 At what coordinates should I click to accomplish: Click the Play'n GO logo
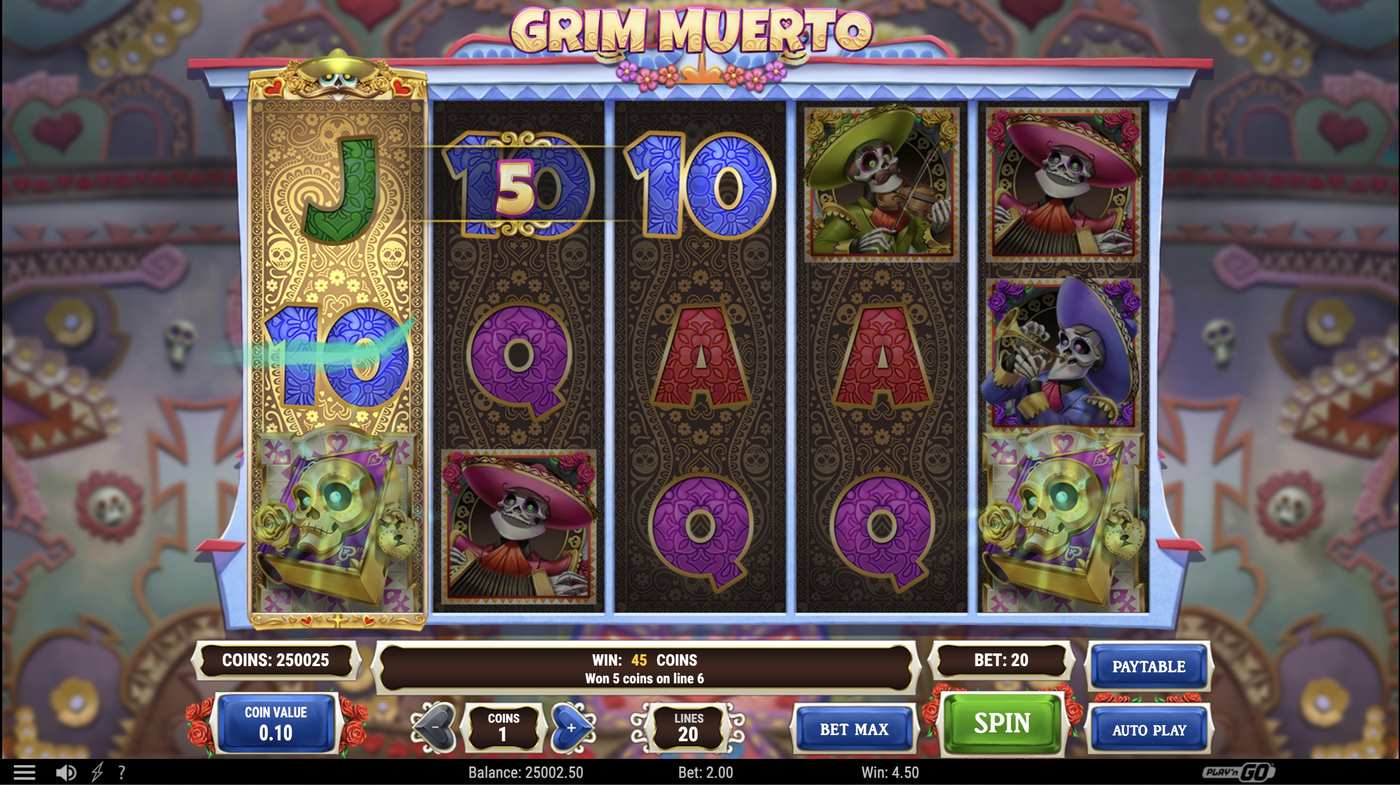click(1239, 771)
